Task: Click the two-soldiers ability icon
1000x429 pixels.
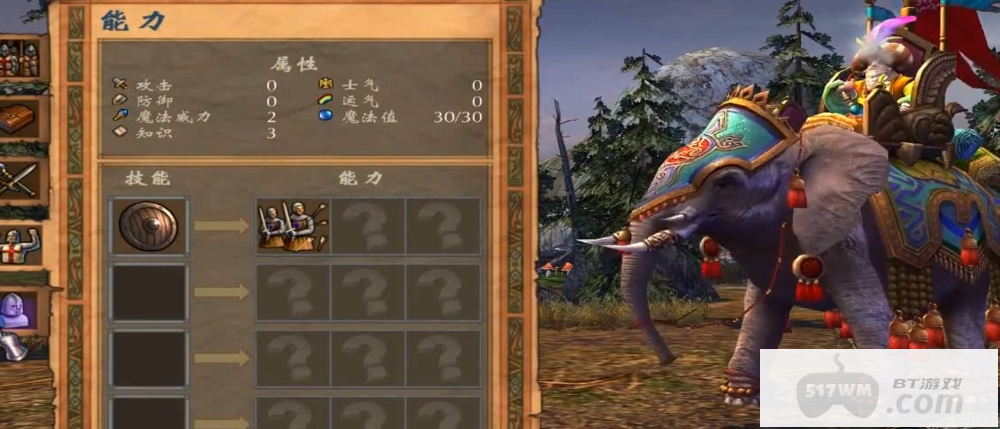Action: tap(293, 226)
